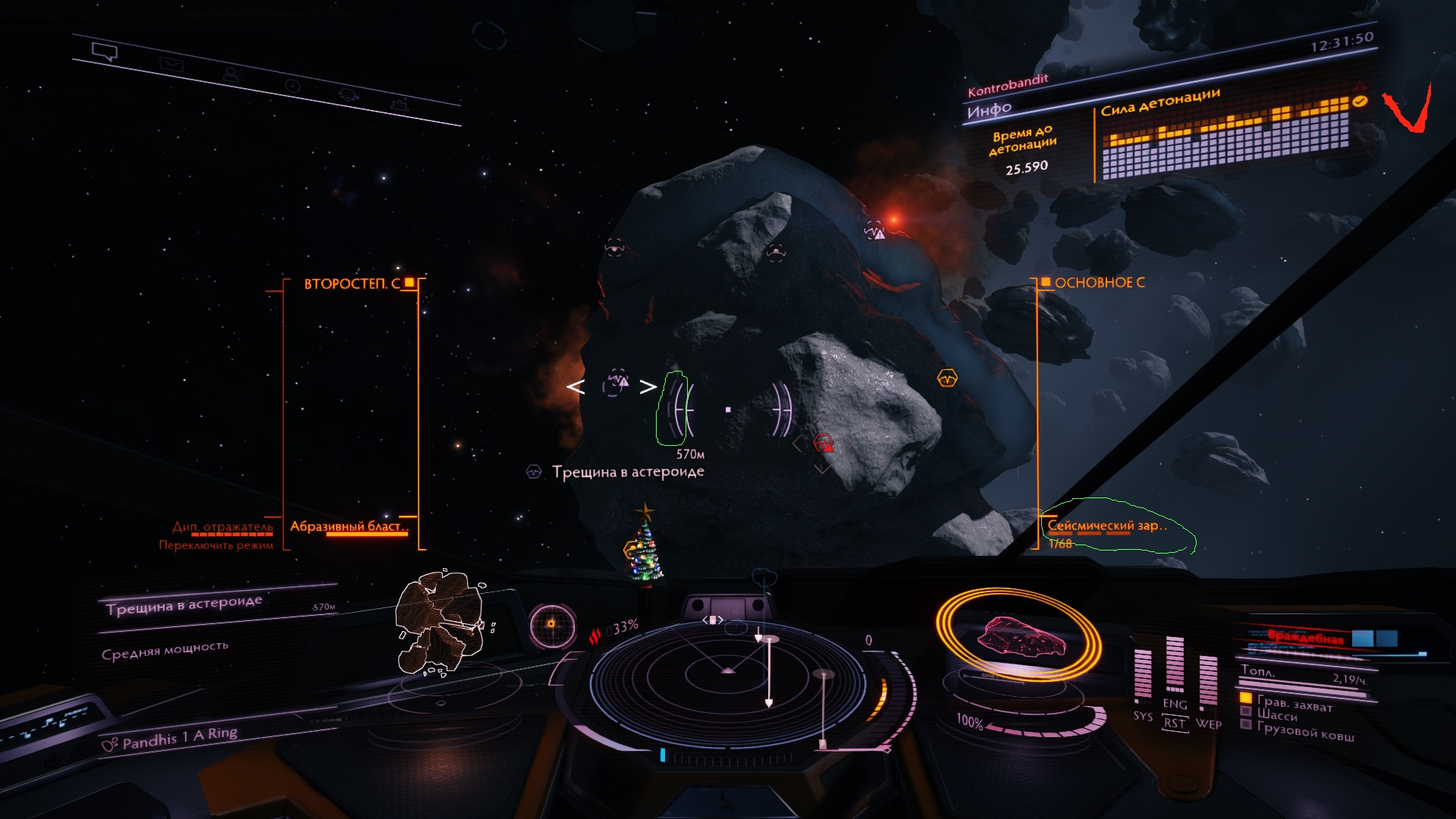This screenshot has width=1456, height=819.
Task: Open the chat speech-bubble tab
Action: click(105, 52)
